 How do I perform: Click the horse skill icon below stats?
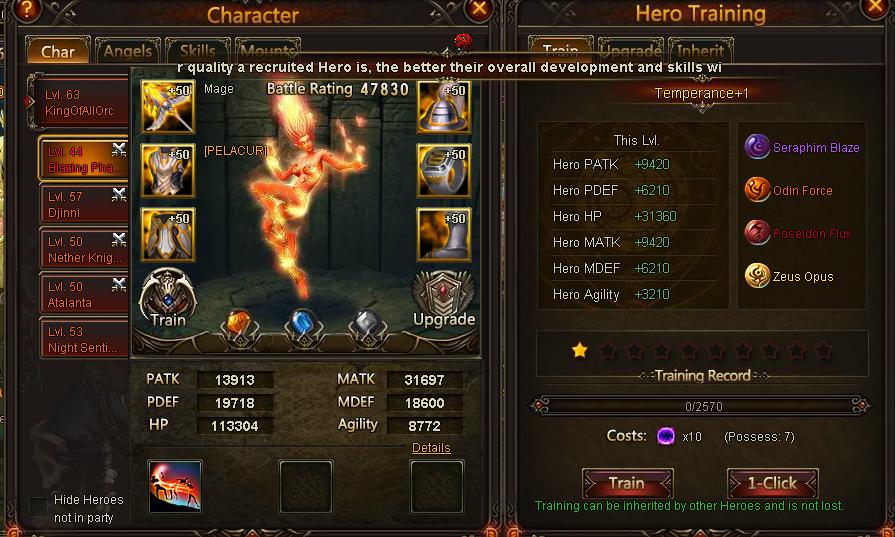coord(175,486)
